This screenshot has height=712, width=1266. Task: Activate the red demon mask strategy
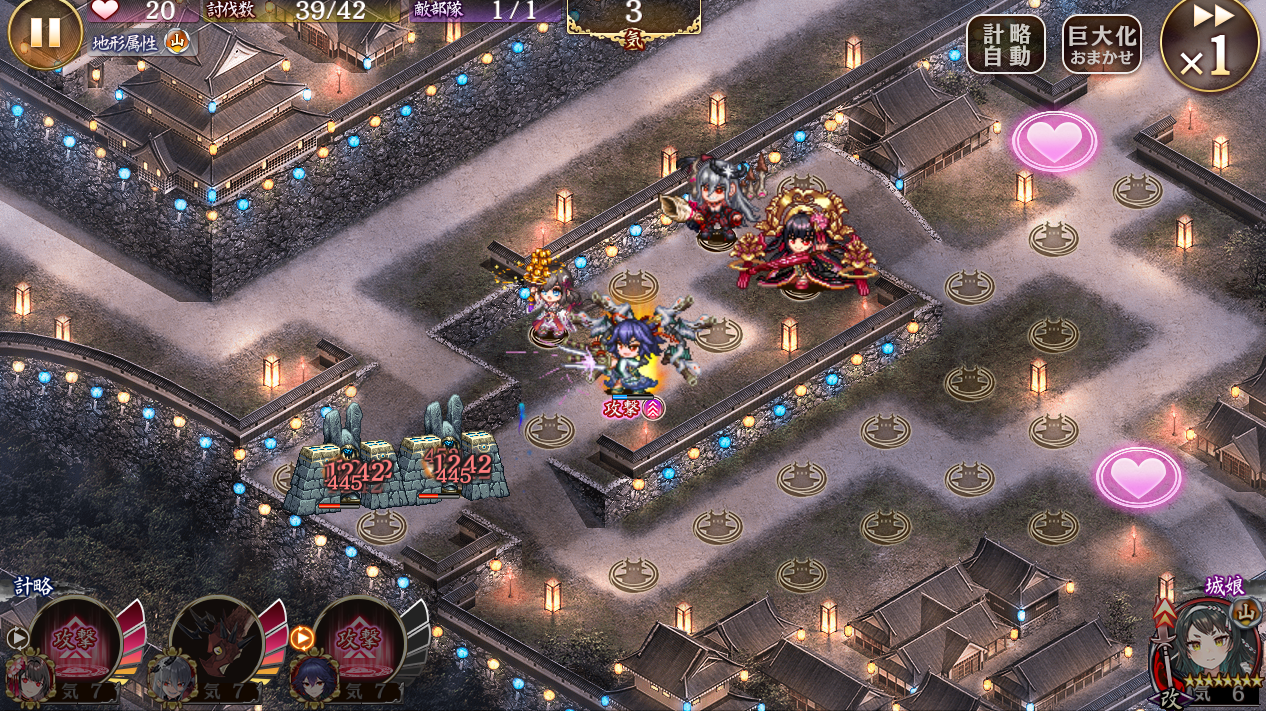point(216,642)
